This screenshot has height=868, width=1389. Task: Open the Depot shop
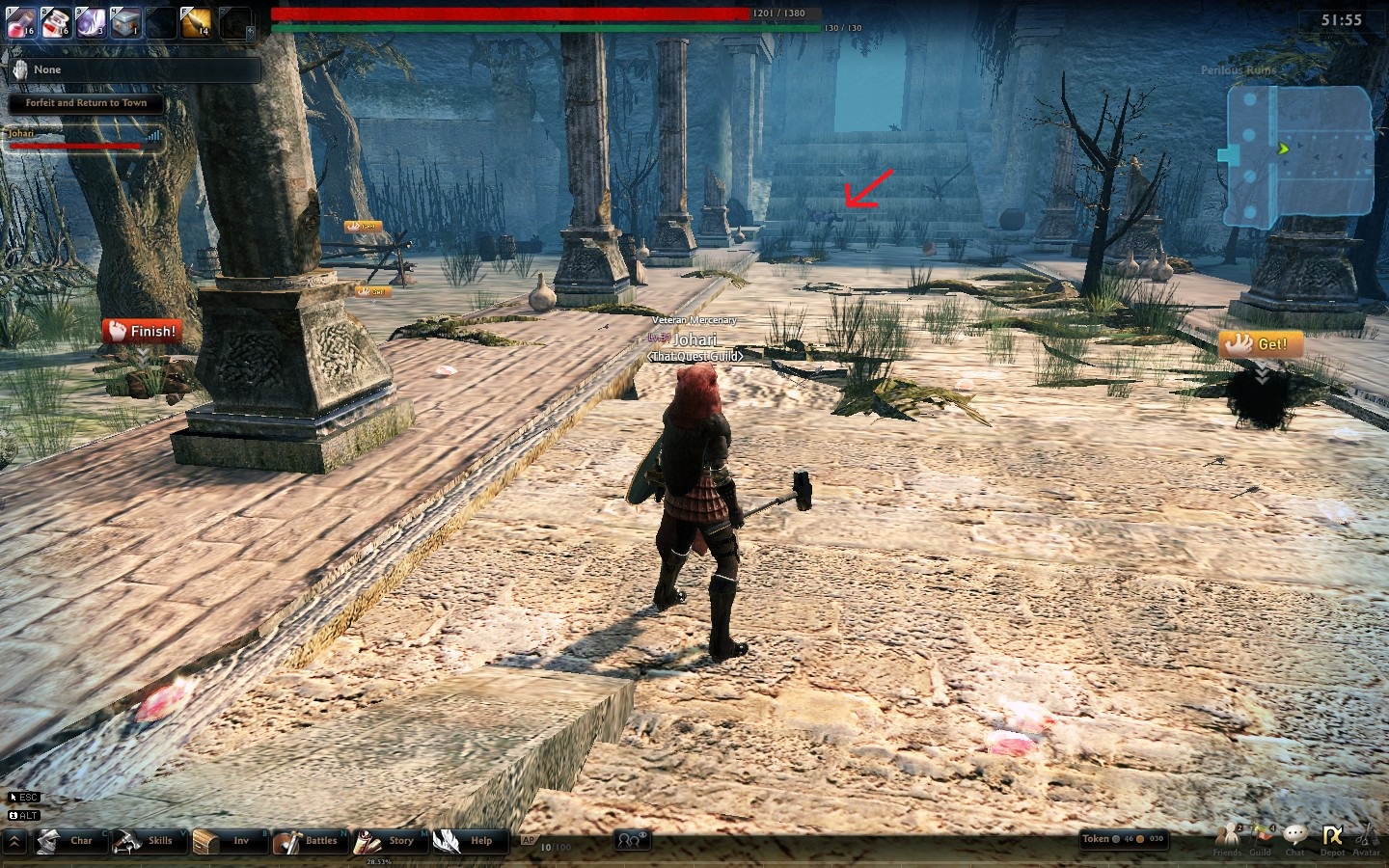point(1332,839)
